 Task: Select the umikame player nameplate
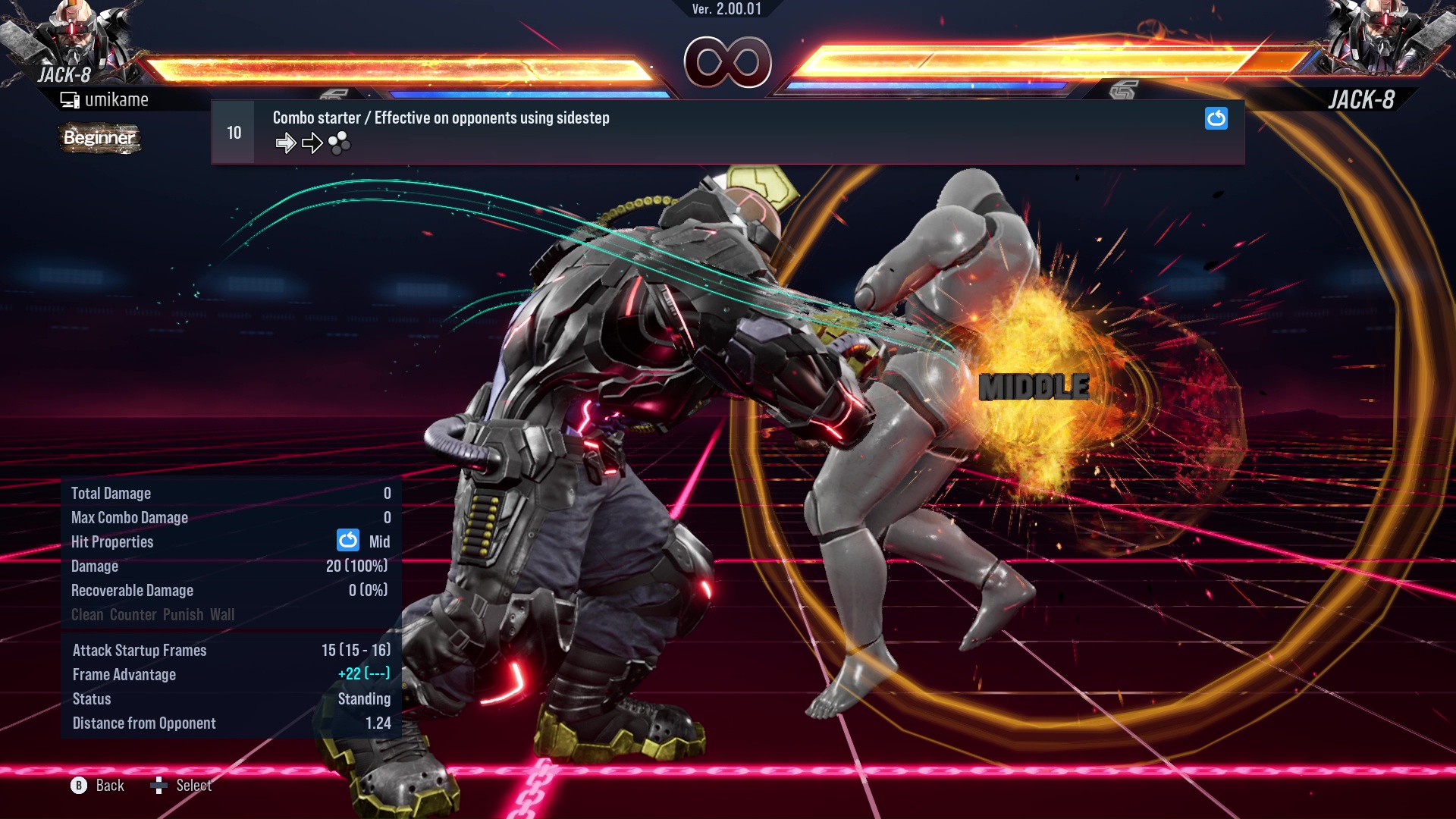click(106, 99)
